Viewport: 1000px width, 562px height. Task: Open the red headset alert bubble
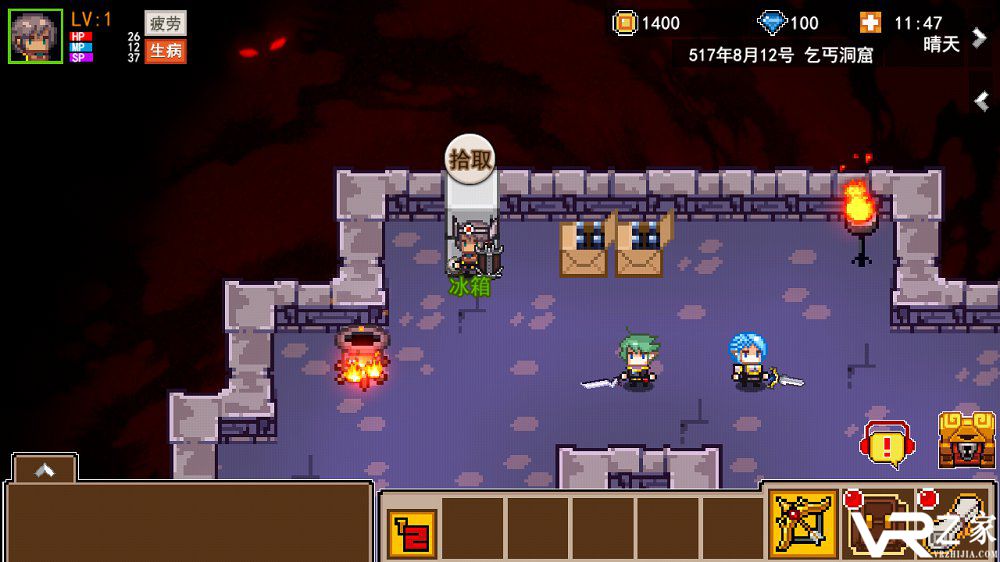pyautogui.click(x=885, y=443)
